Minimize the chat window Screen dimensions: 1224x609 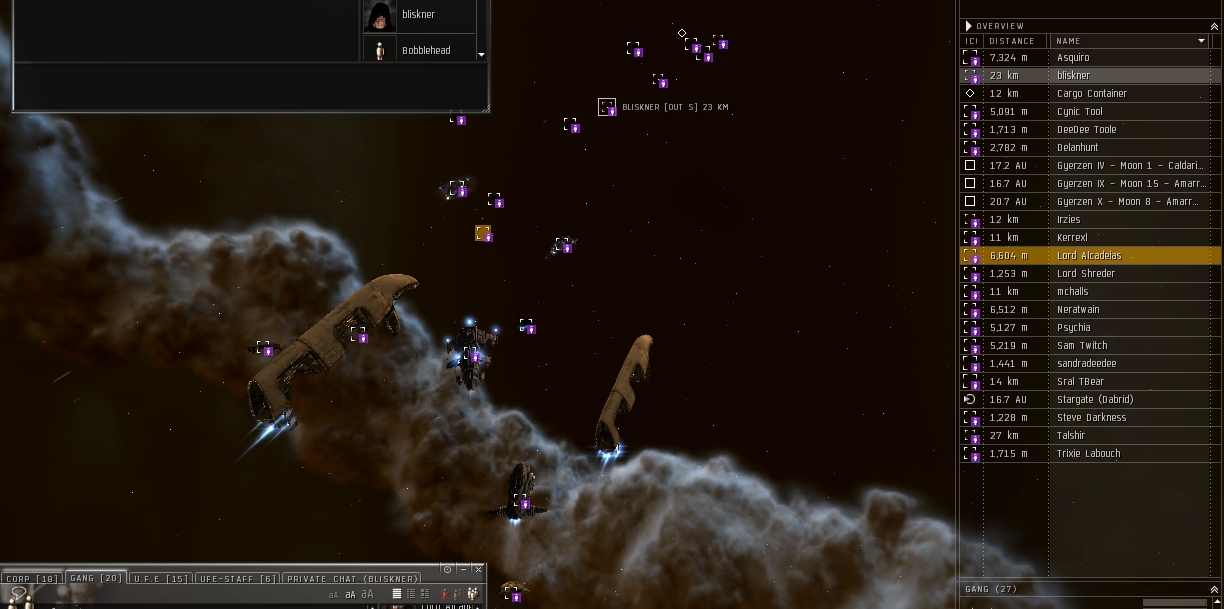click(463, 569)
